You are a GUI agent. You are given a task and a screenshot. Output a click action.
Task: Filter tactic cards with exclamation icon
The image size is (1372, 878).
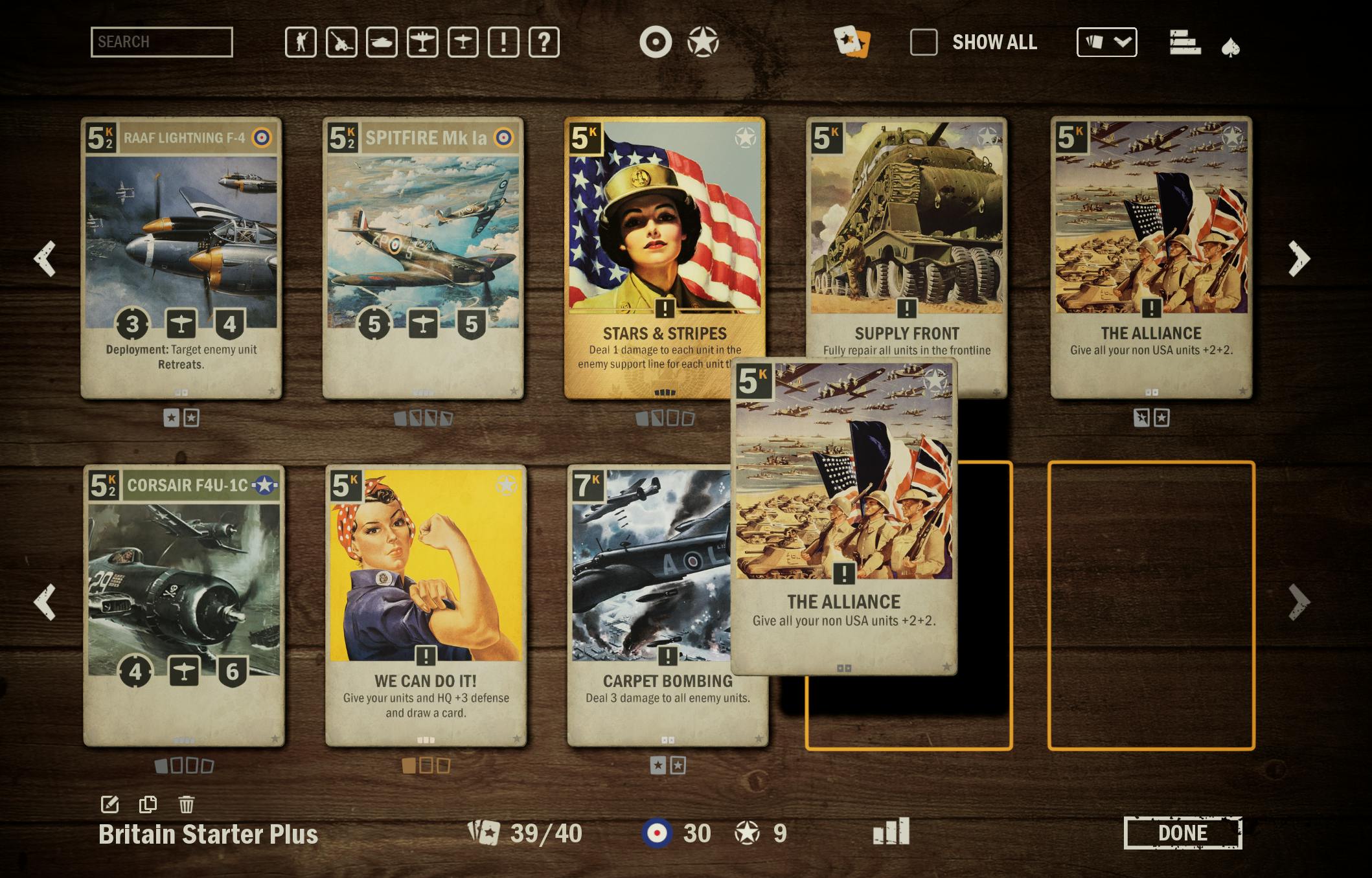click(505, 43)
